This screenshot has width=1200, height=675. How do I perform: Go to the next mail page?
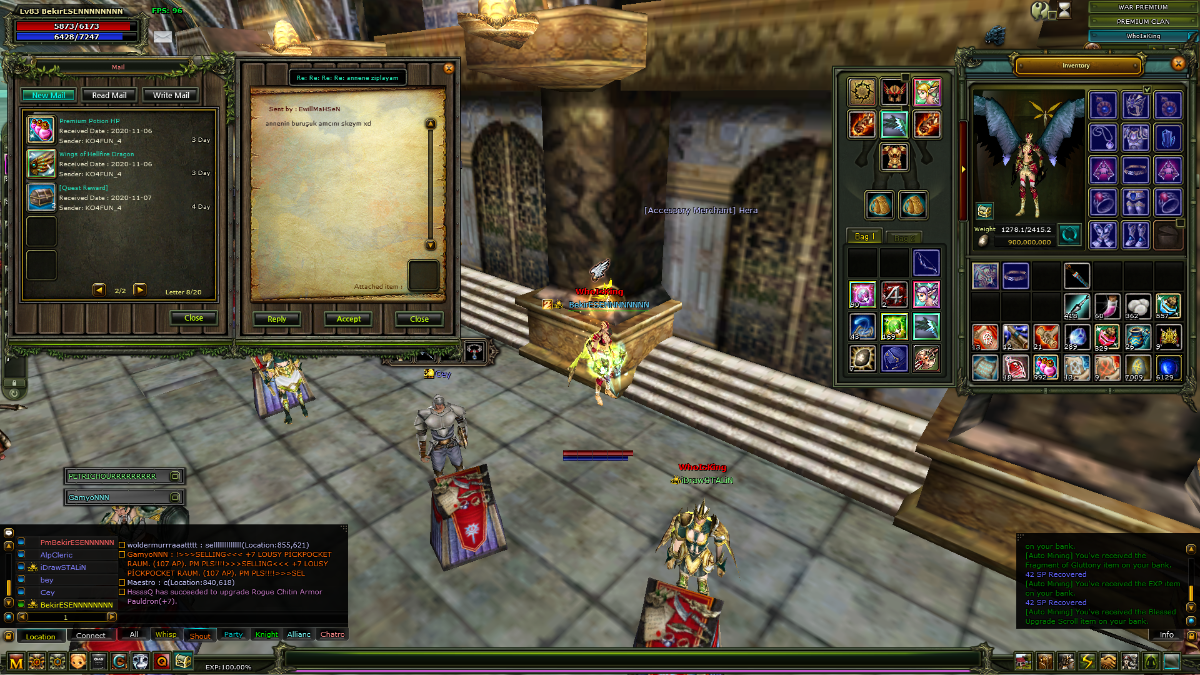tap(140, 290)
